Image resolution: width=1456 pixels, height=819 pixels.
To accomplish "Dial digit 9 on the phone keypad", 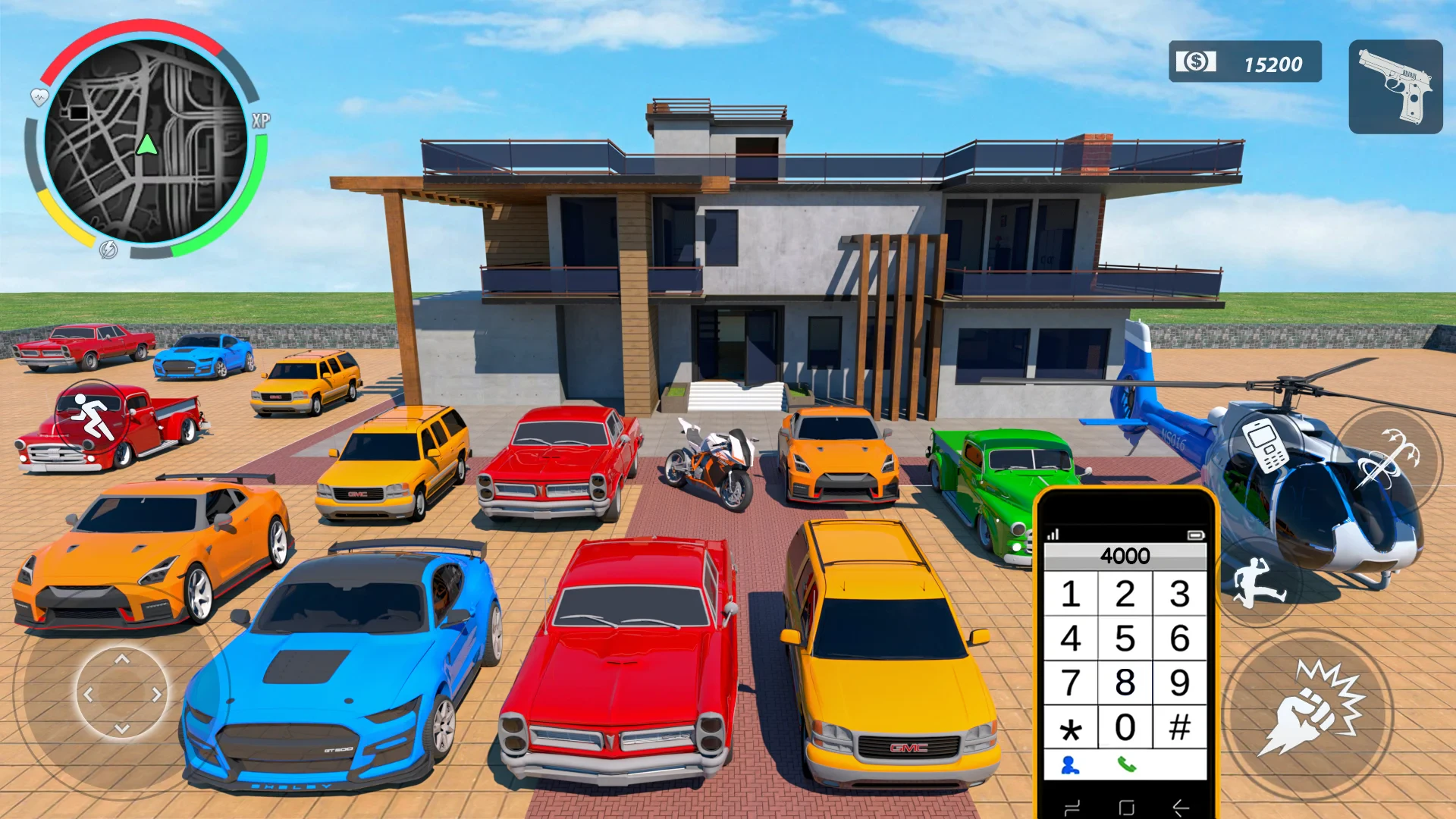I will coord(1179,682).
